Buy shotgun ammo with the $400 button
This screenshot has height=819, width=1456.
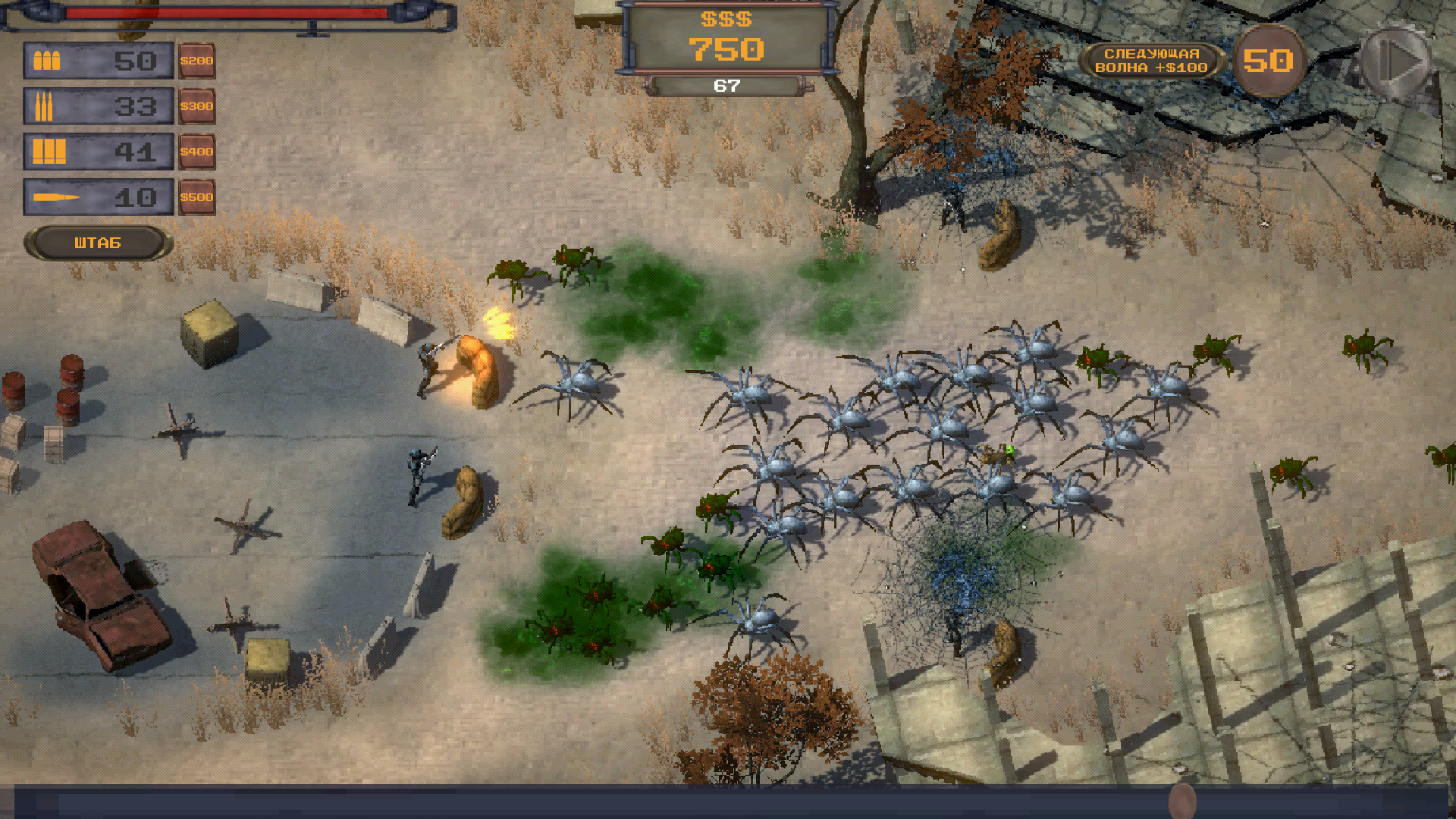click(197, 152)
